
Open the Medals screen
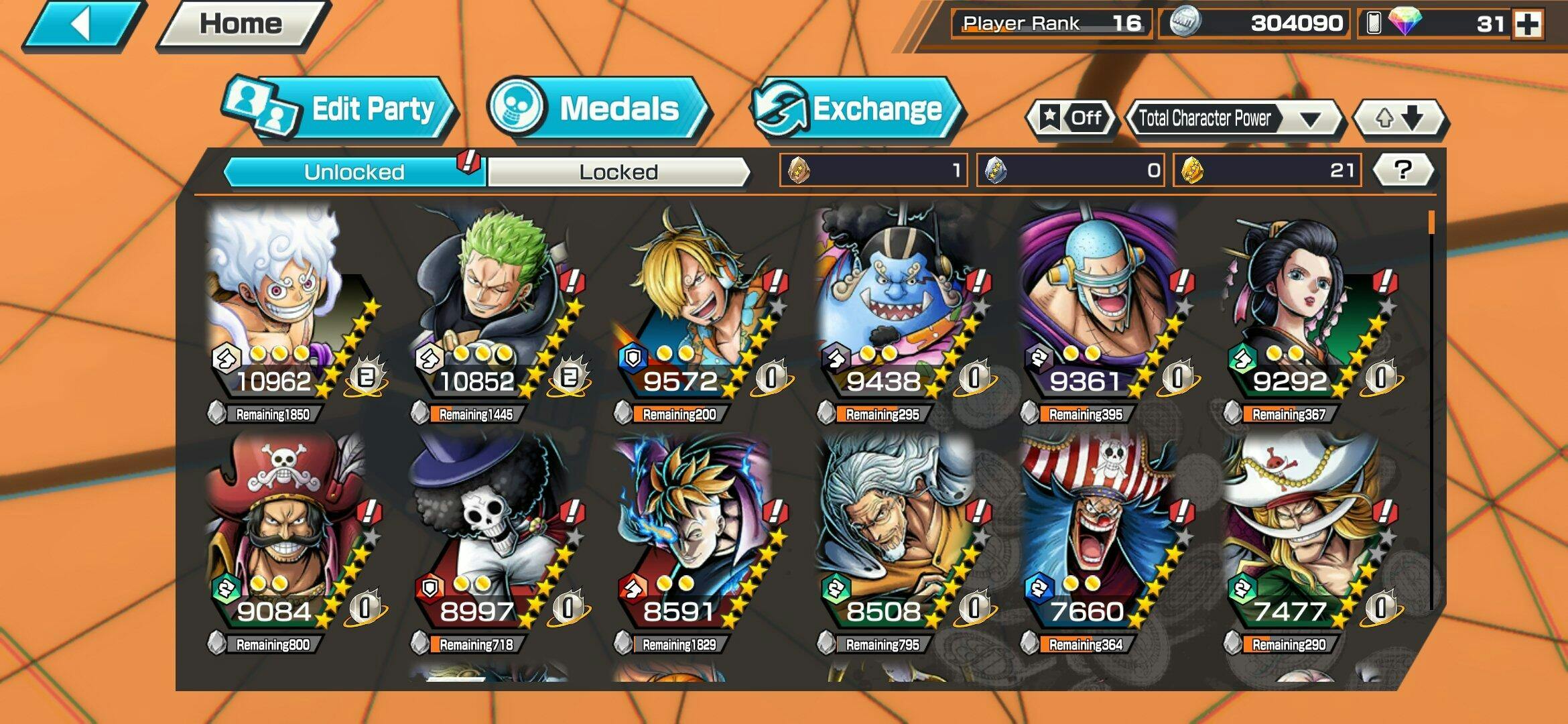coord(598,109)
